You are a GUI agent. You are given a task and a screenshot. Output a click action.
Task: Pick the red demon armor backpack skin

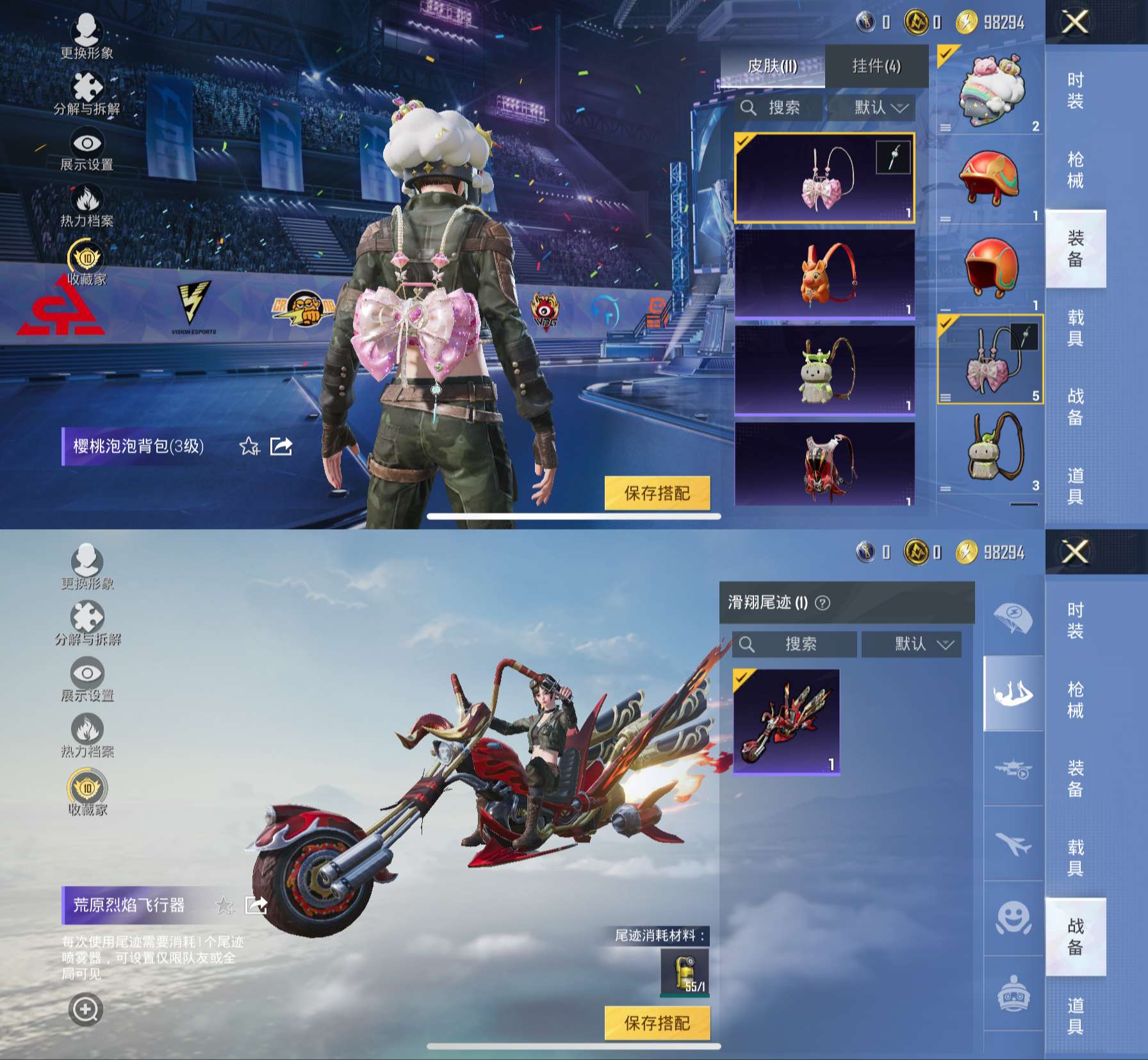point(824,464)
